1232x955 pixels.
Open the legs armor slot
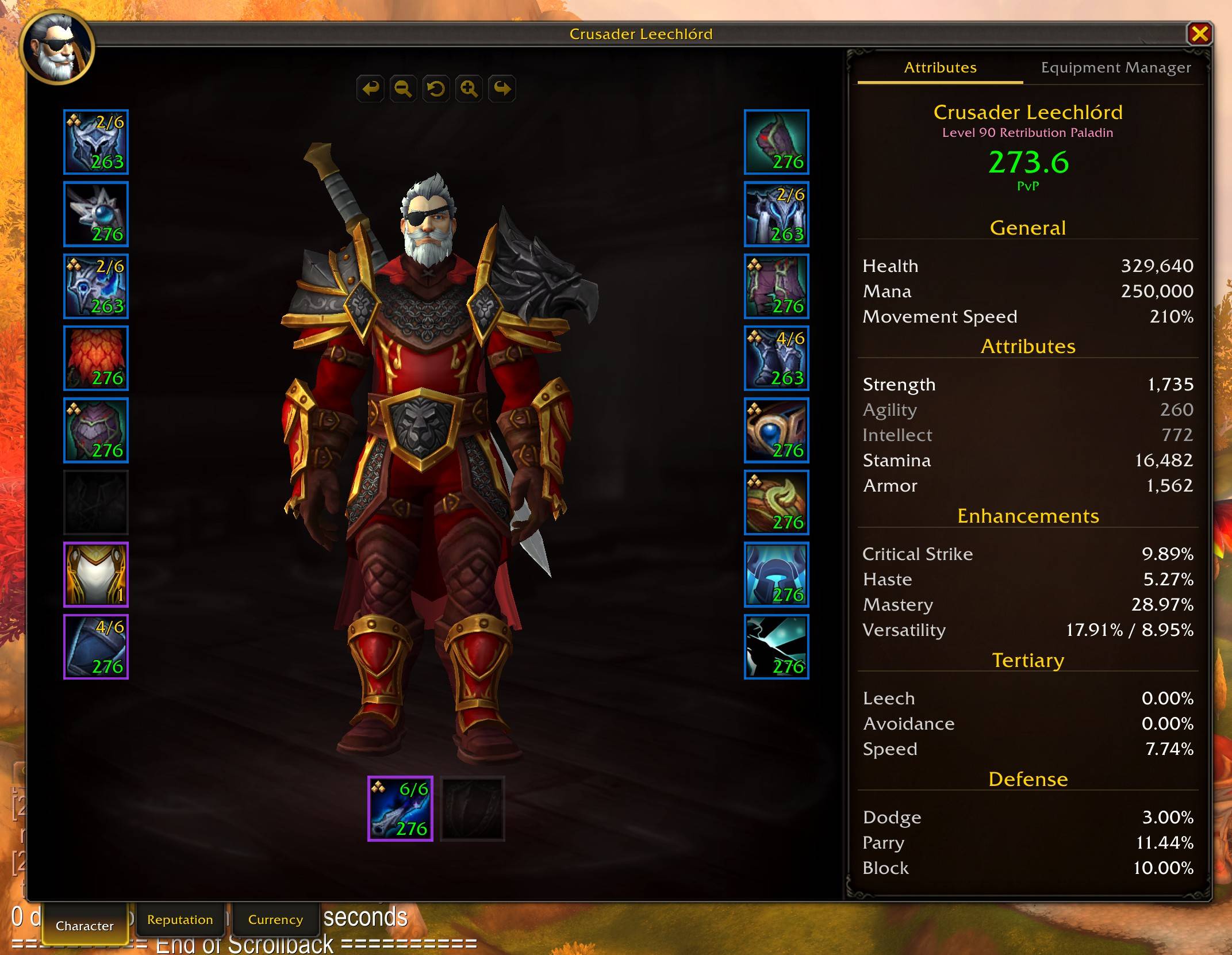tap(776, 286)
